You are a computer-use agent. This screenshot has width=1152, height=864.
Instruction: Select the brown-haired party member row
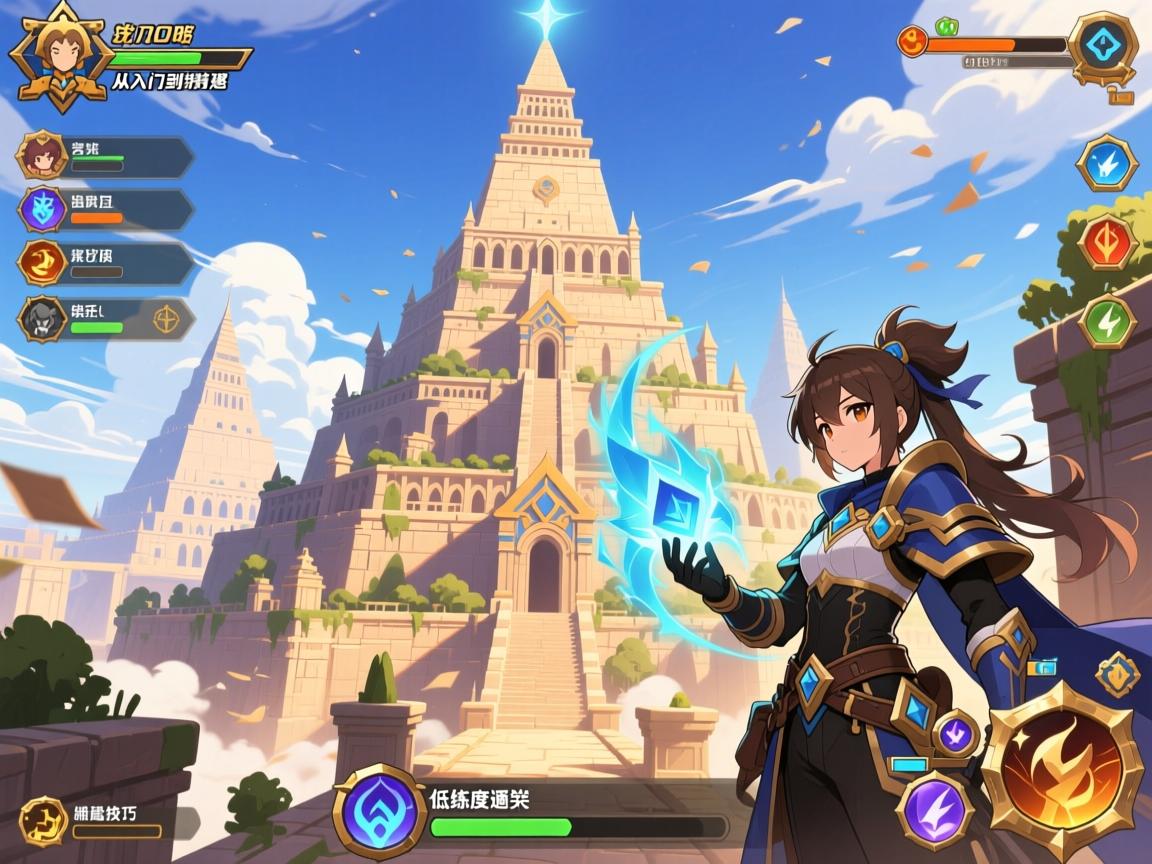[105, 158]
